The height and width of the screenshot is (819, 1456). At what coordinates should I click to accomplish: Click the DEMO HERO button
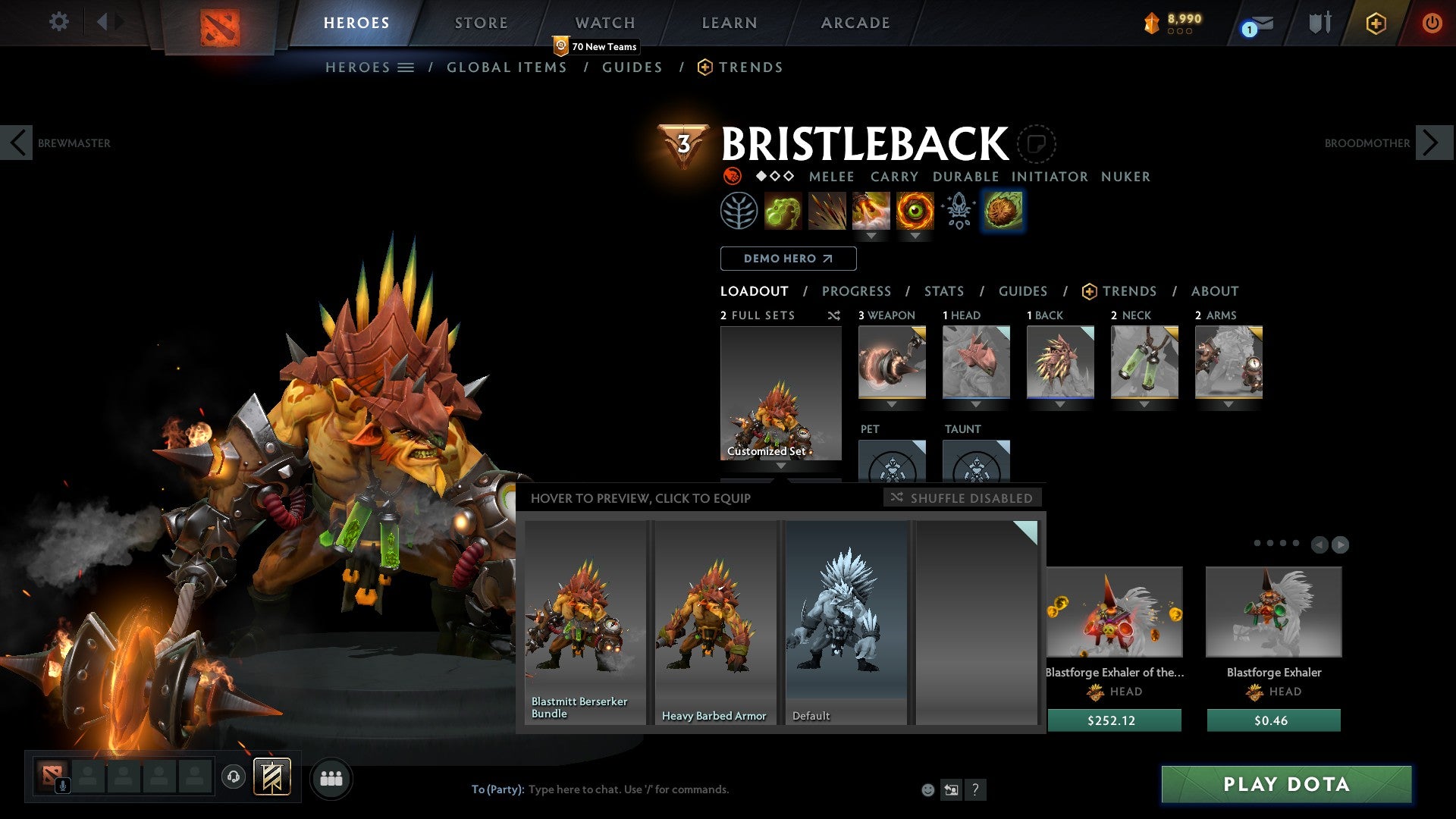click(x=788, y=258)
